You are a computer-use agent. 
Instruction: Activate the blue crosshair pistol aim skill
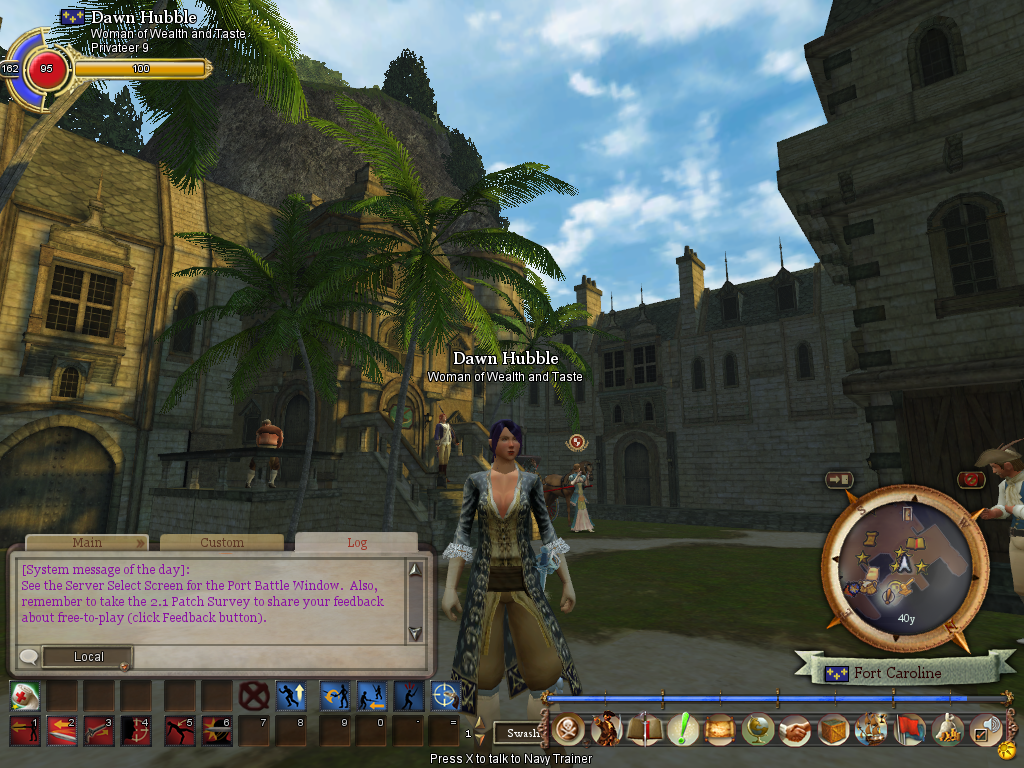444,695
